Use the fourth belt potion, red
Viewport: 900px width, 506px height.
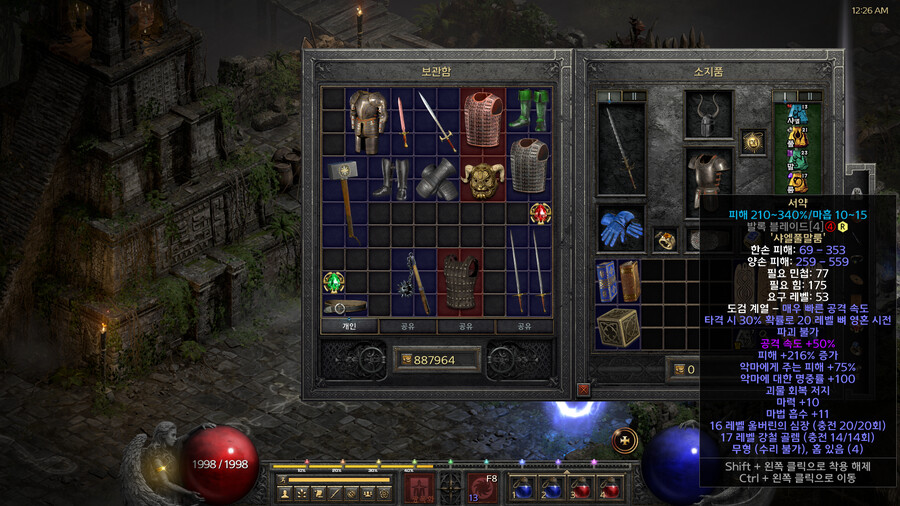pyautogui.click(x=608, y=488)
